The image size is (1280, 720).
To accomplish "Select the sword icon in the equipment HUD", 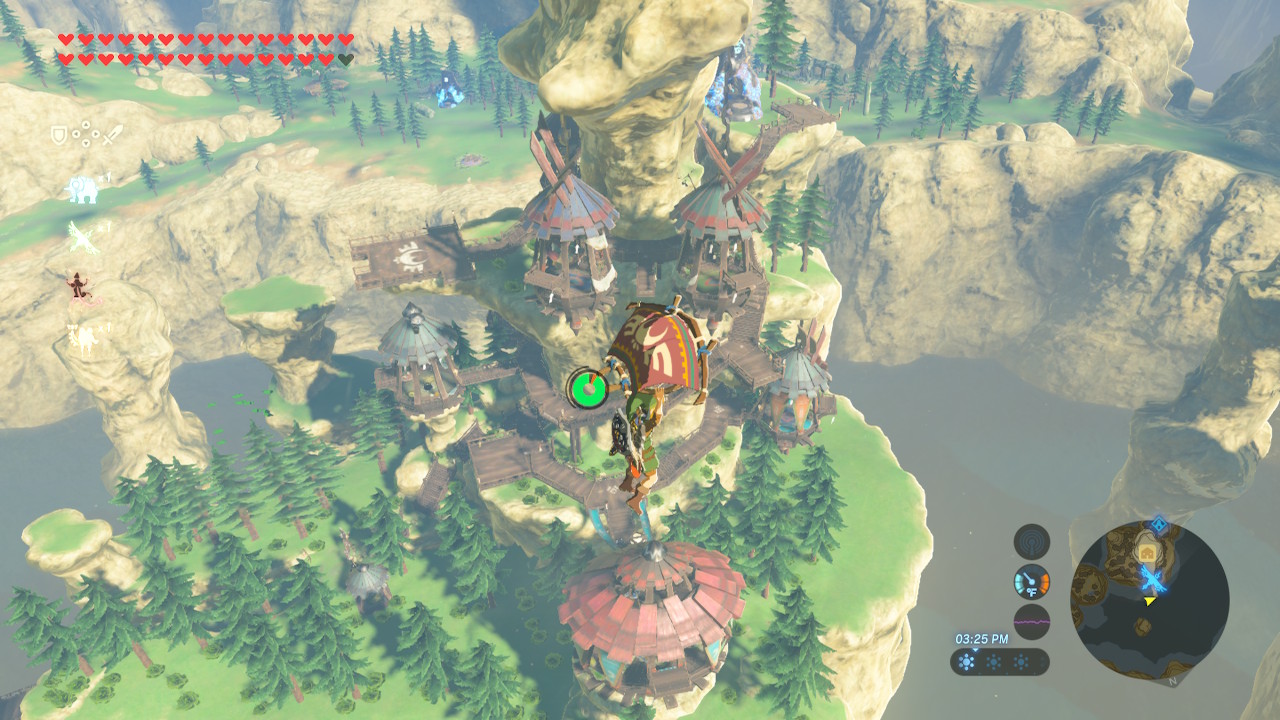I will click(x=113, y=134).
